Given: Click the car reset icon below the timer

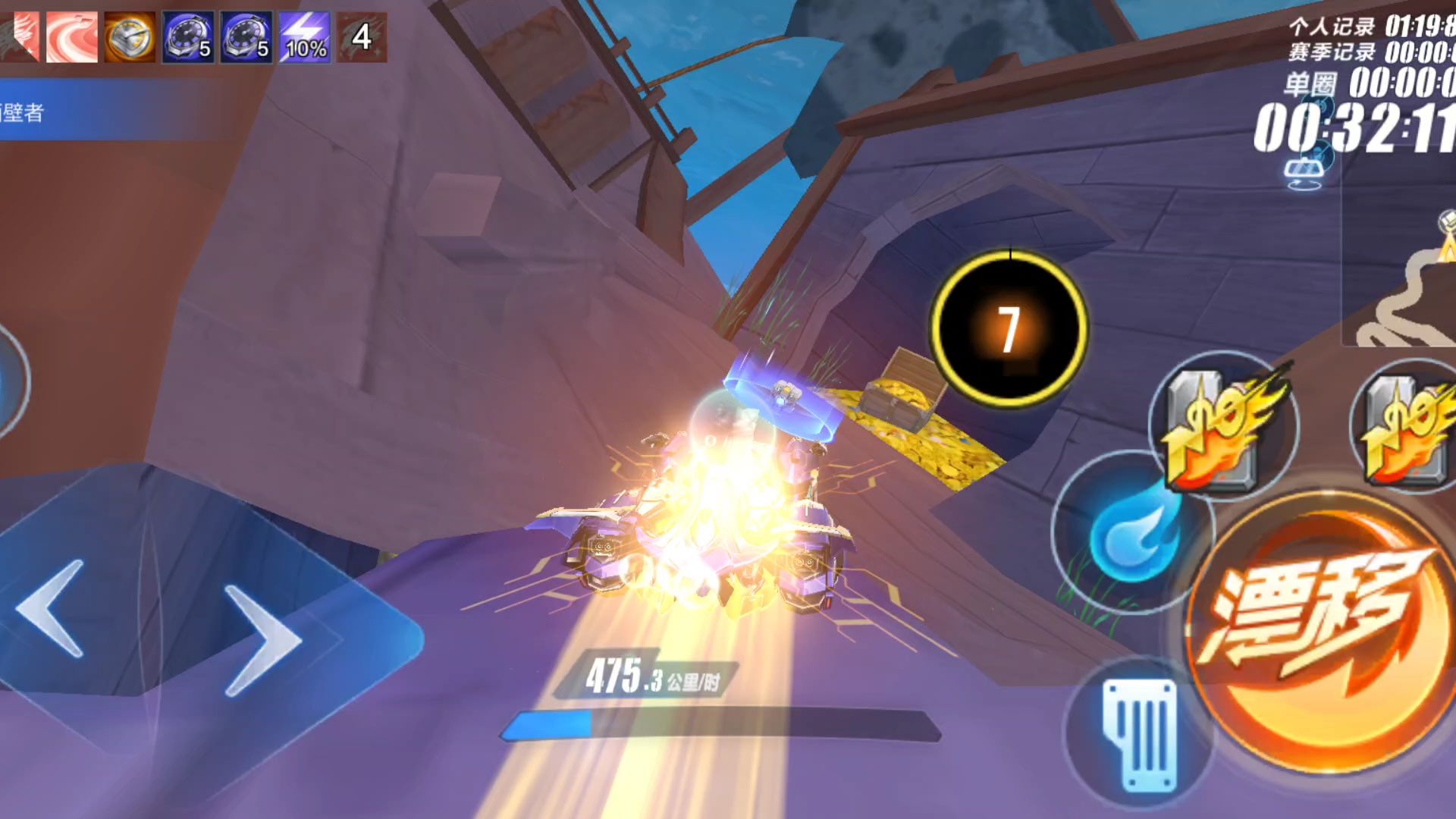Looking at the screenshot, I should [1304, 174].
